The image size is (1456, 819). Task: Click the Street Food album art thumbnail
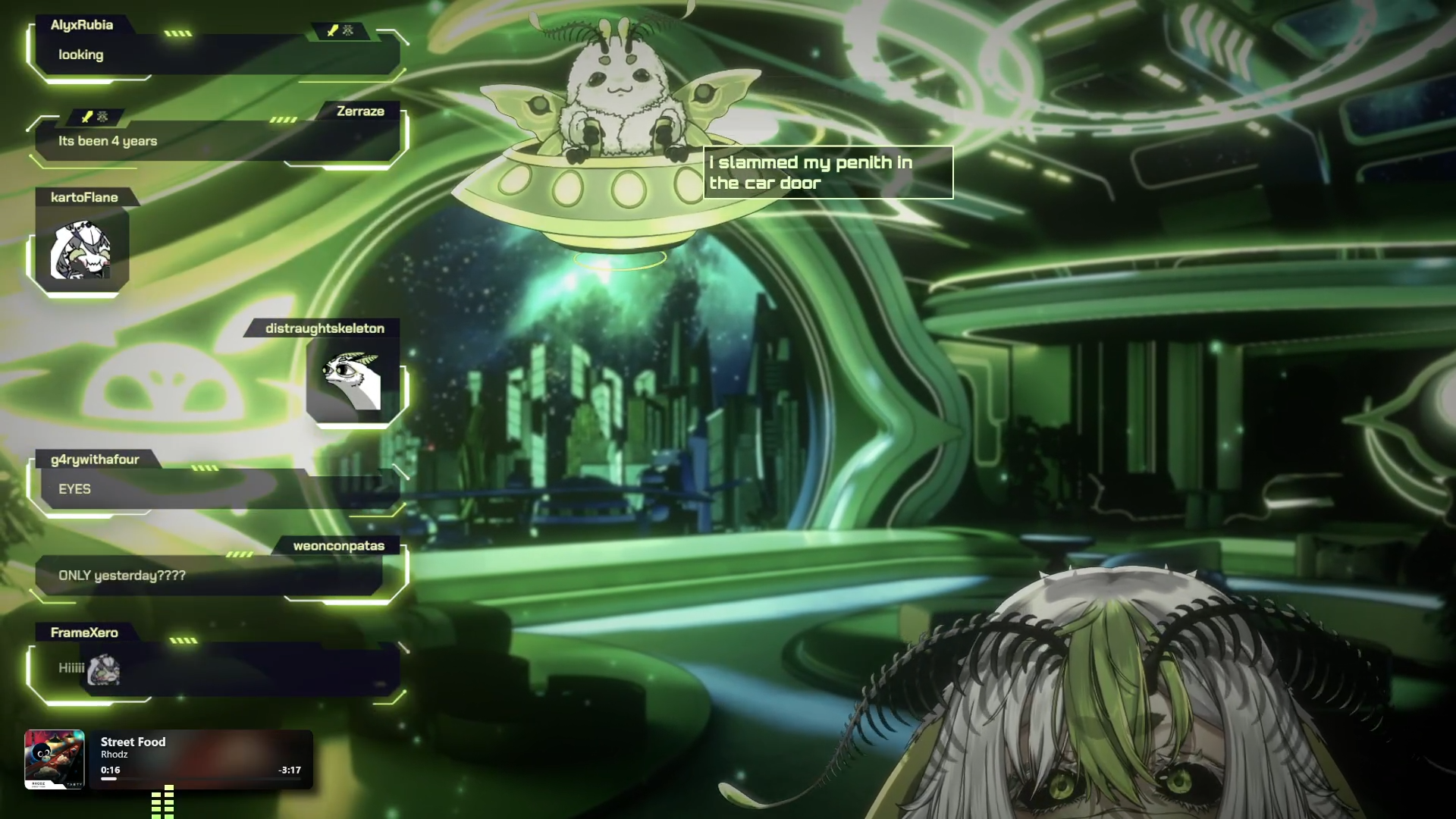pyautogui.click(x=54, y=759)
